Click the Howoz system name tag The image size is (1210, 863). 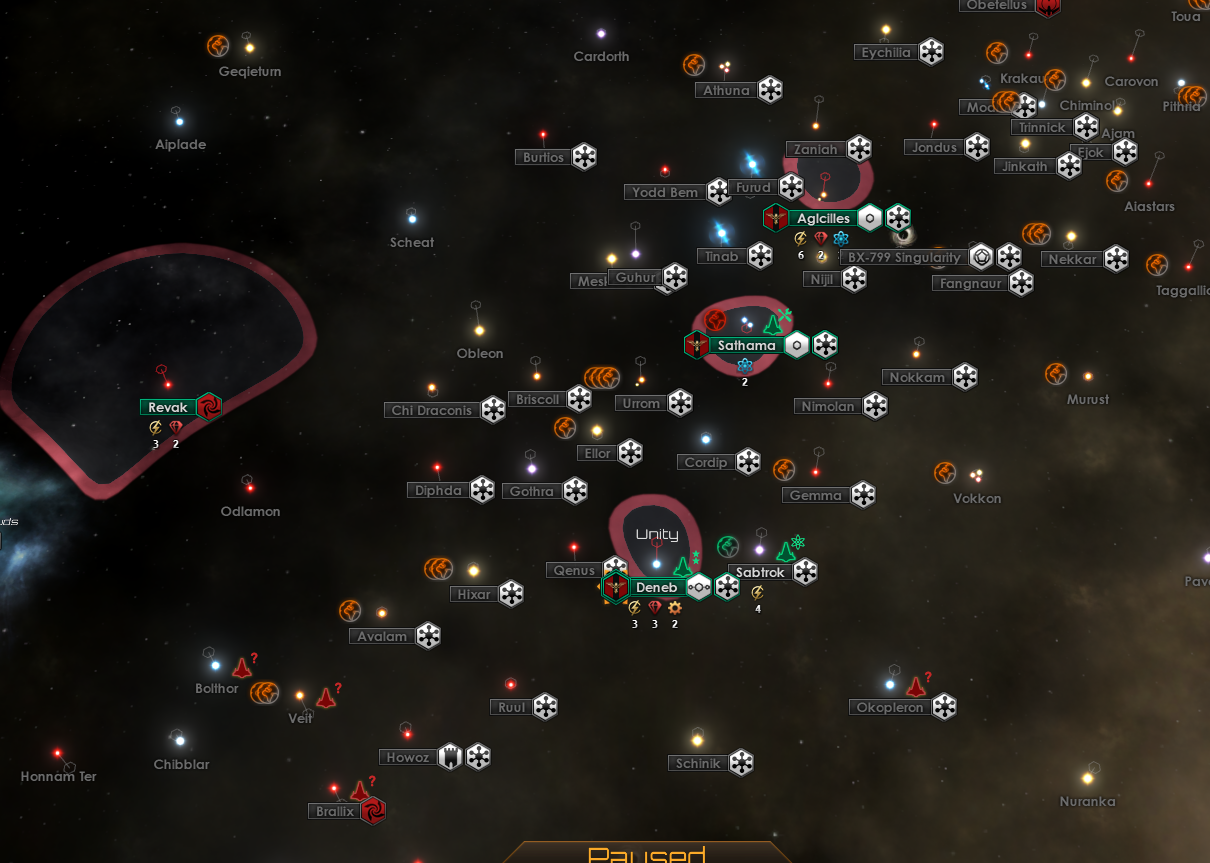click(x=408, y=758)
